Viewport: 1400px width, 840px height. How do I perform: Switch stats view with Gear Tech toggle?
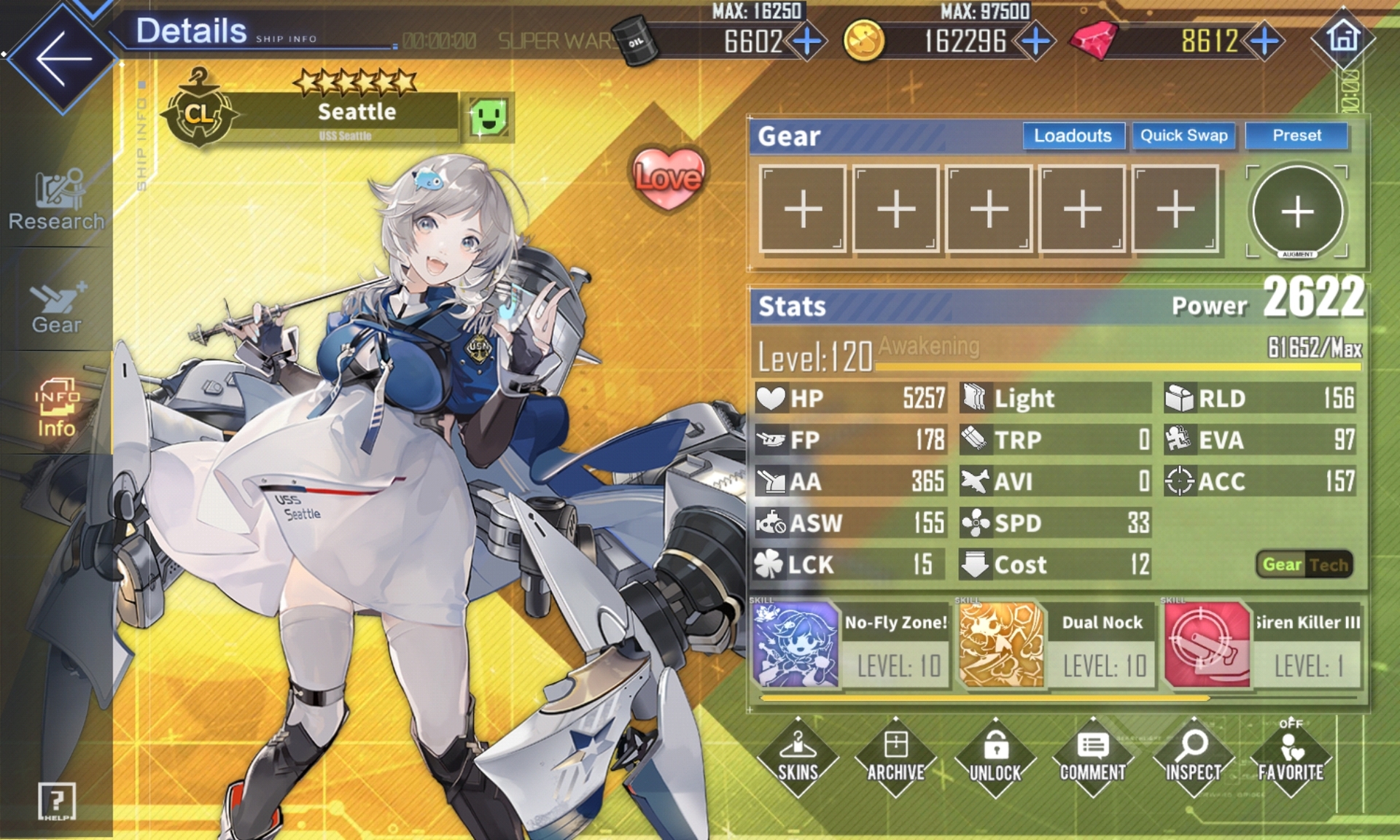(1304, 564)
